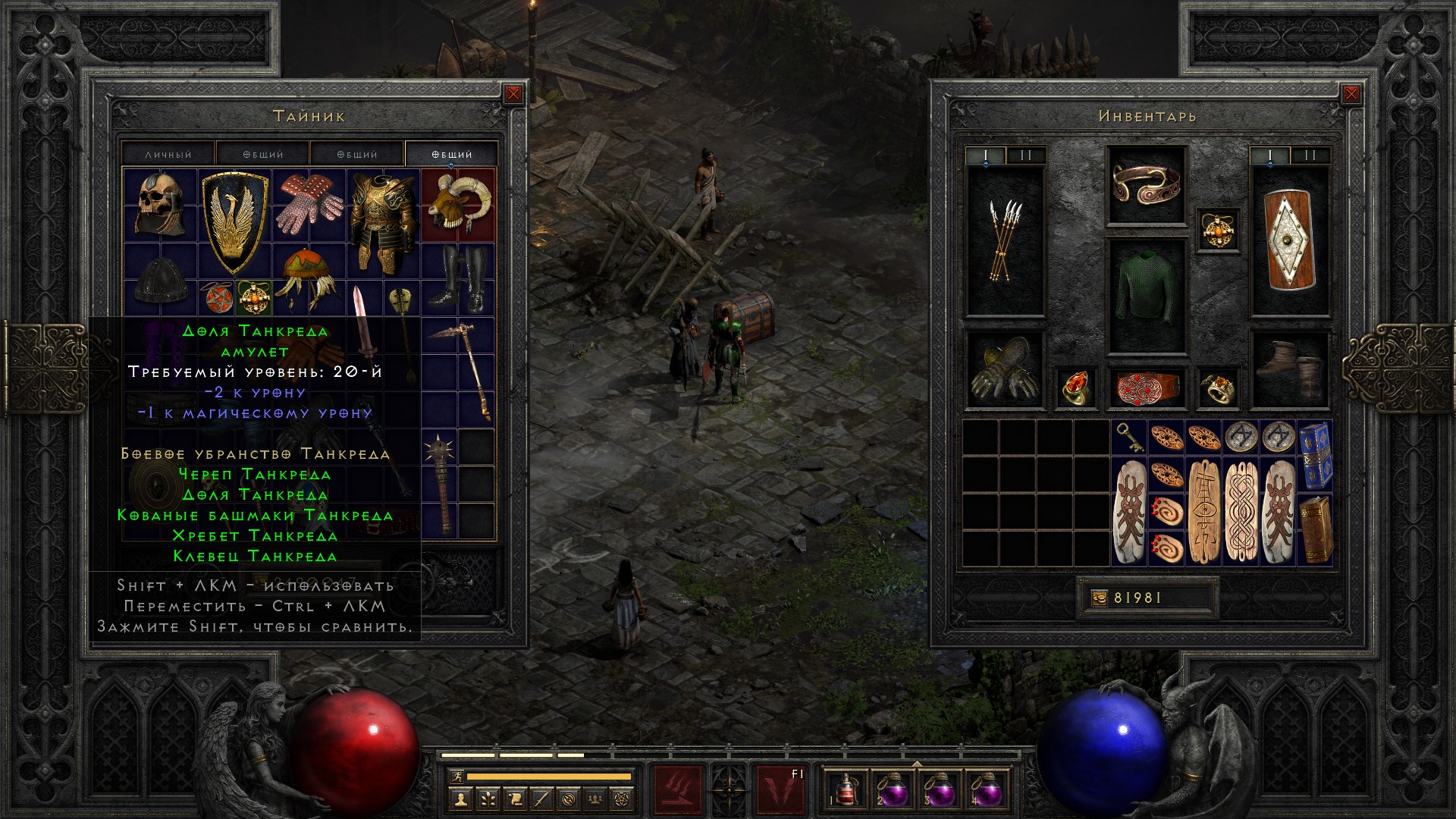Viewport: 1456px width, 819px height.
Task: Select the spiked mace in the stash
Action: click(439, 482)
